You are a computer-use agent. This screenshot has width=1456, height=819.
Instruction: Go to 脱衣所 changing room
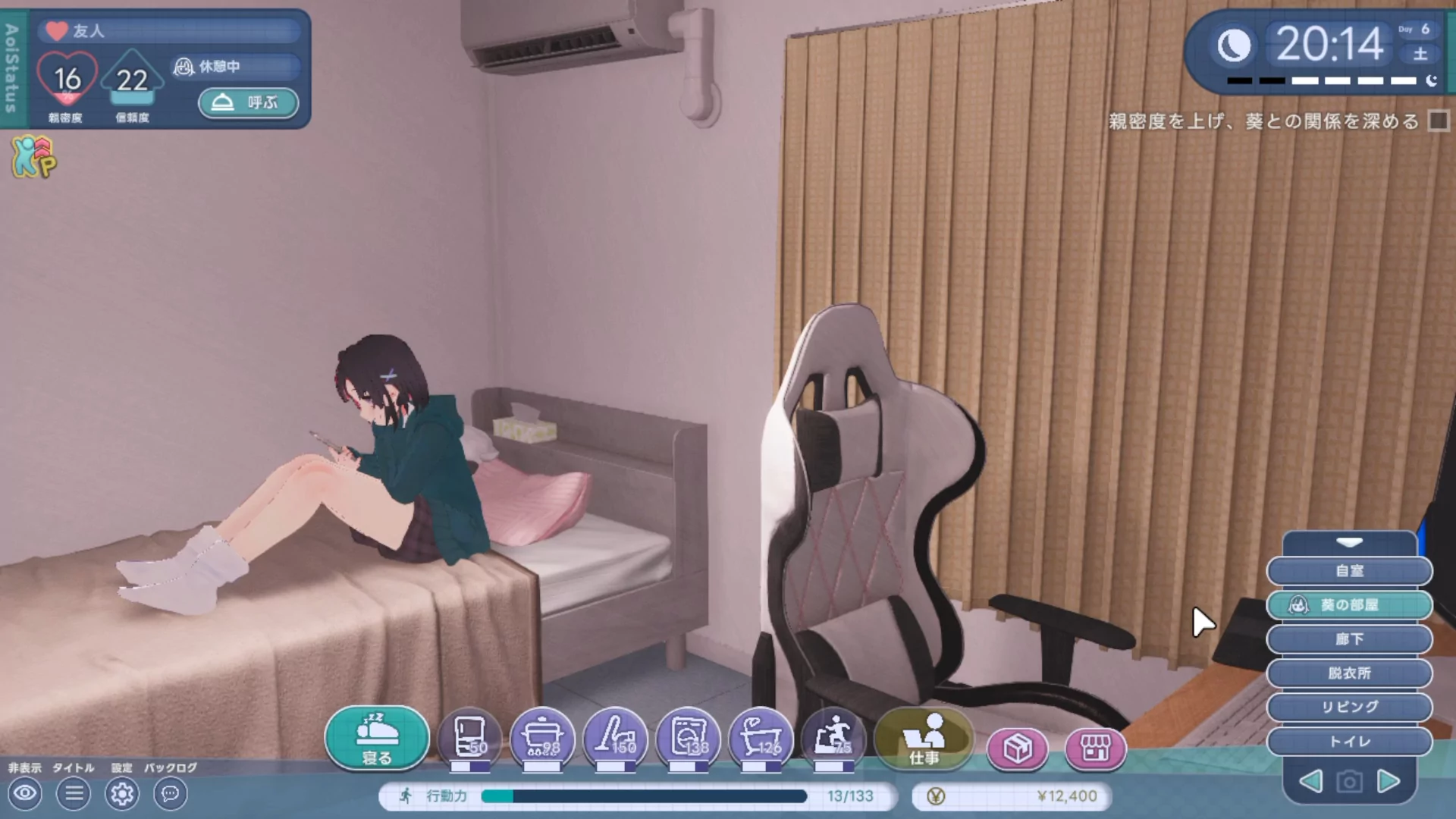coord(1349,673)
